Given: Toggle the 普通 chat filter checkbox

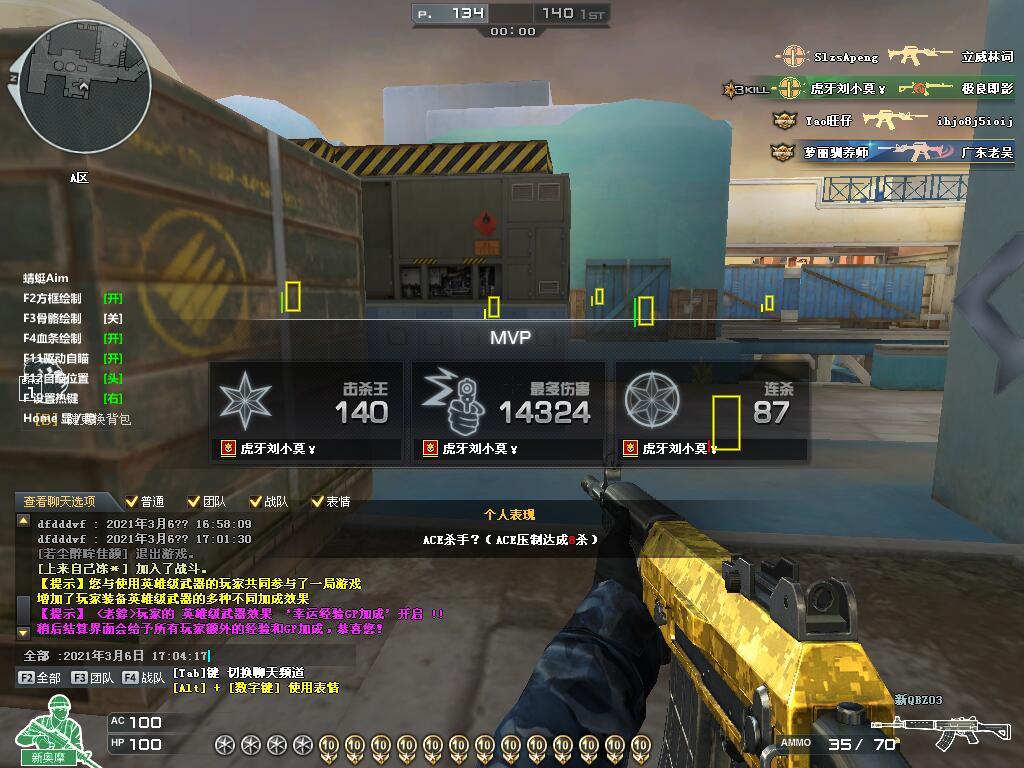Looking at the screenshot, I should 132,501.
